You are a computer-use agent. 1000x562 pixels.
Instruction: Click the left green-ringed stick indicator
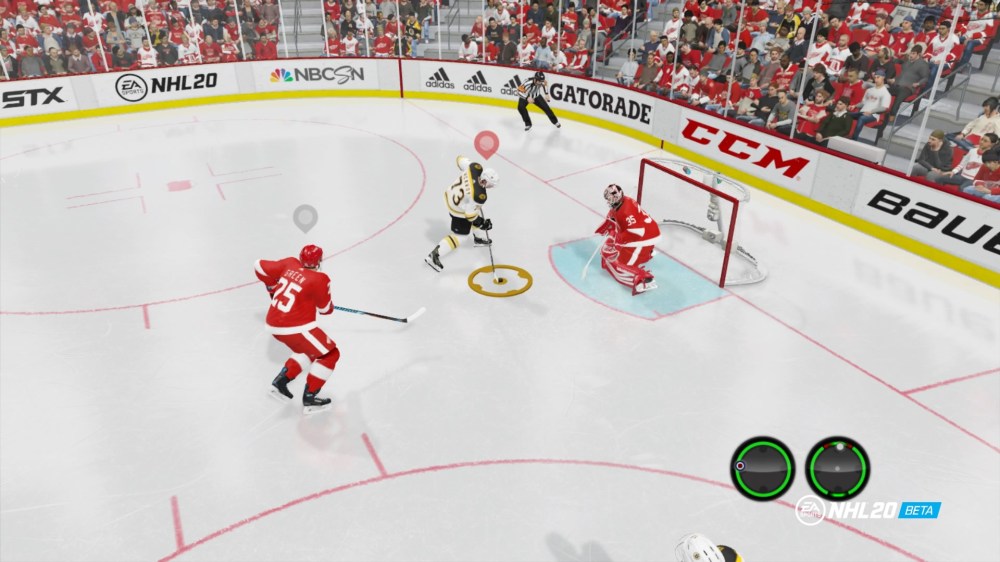click(x=762, y=468)
